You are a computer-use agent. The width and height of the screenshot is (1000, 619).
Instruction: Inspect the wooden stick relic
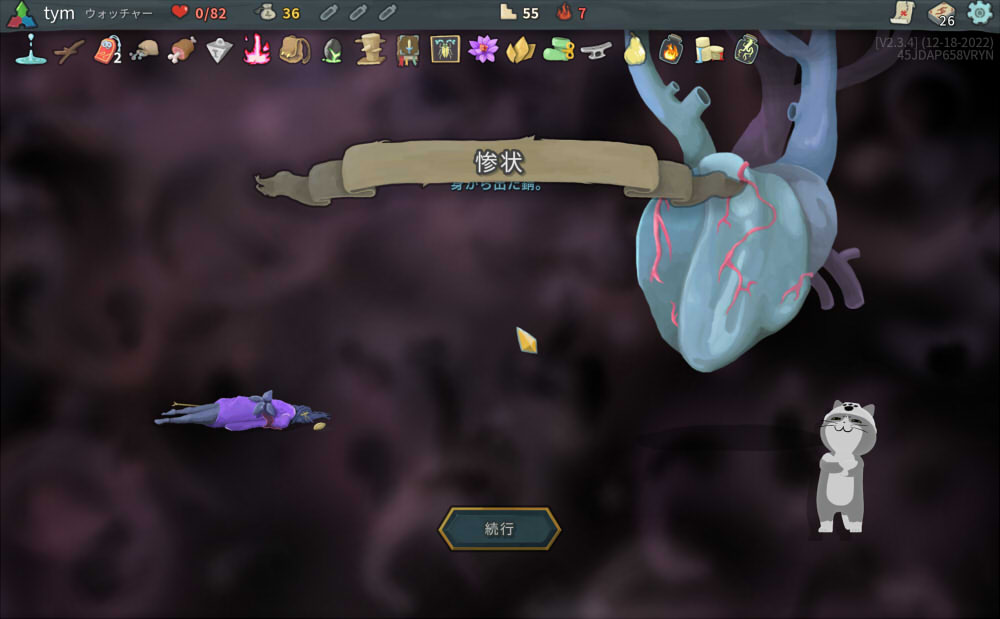click(69, 49)
